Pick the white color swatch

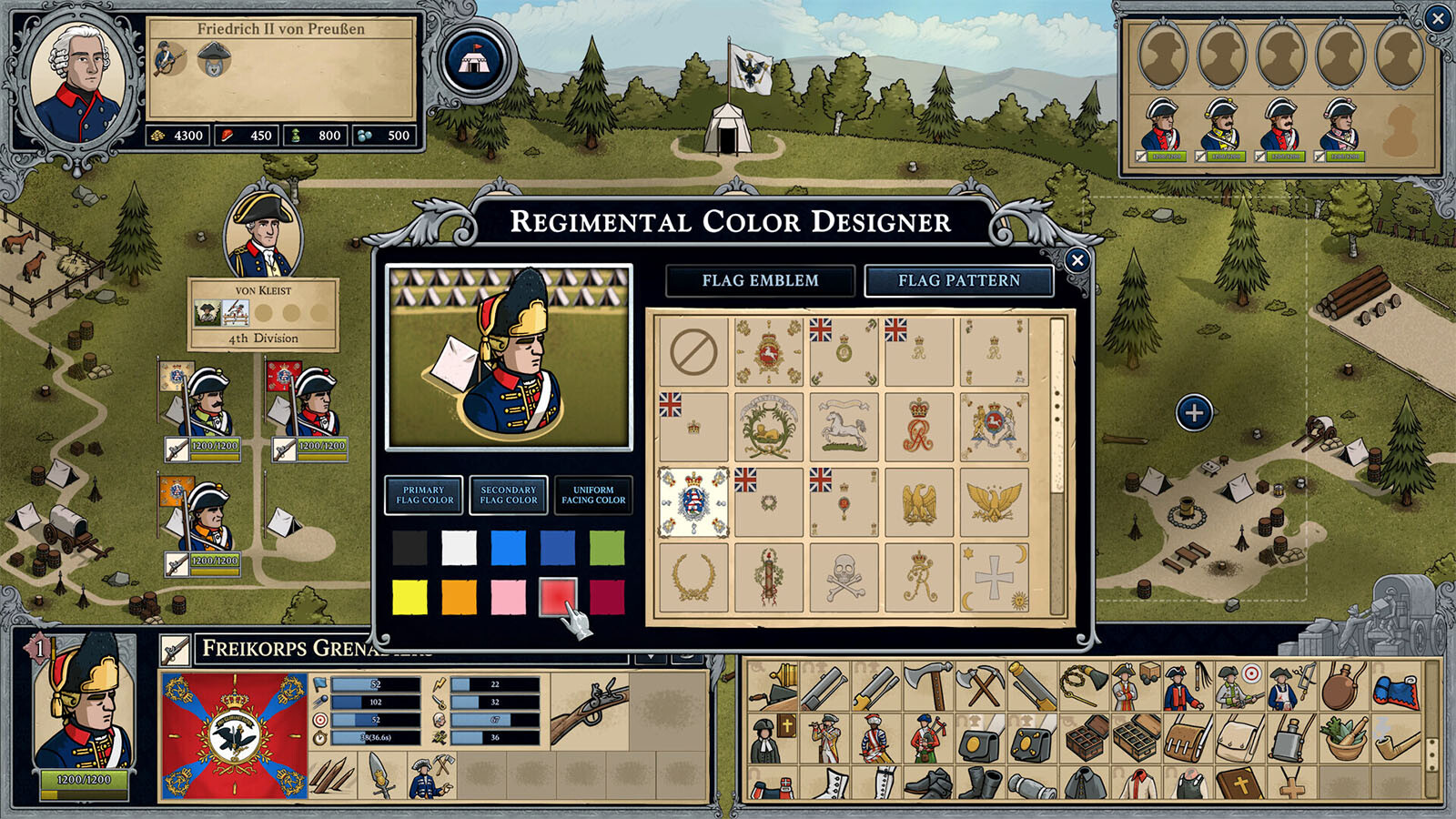tap(459, 549)
